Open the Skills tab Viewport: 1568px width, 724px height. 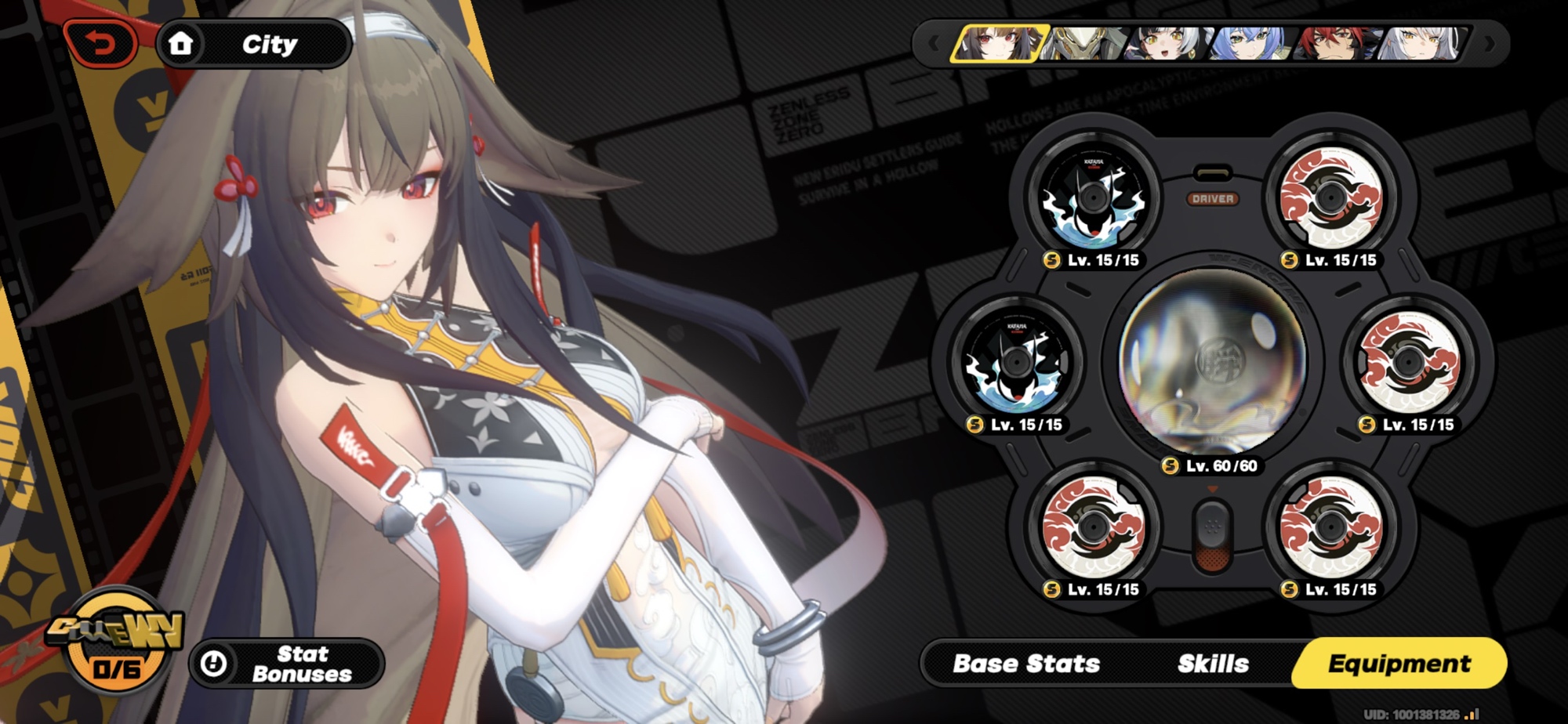[x=1213, y=664]
